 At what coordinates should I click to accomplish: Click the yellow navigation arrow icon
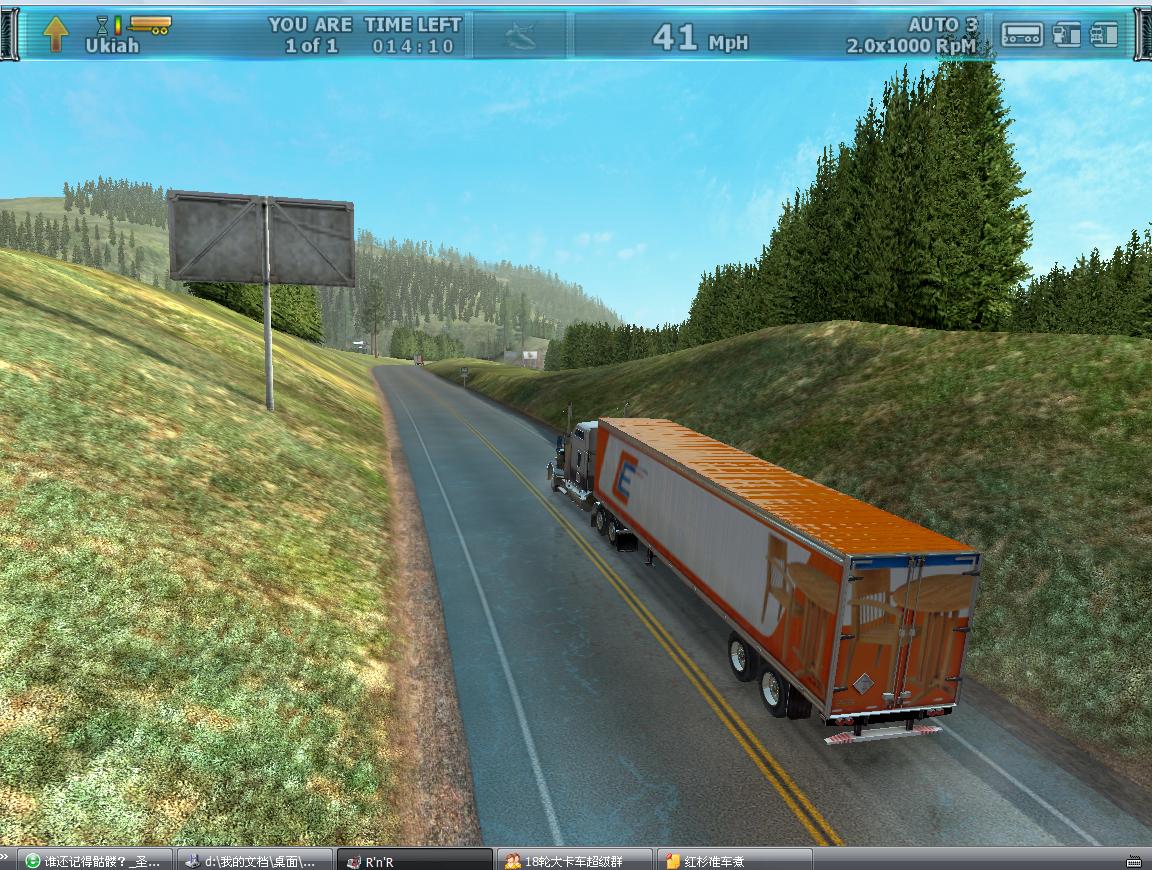point(56,34)
